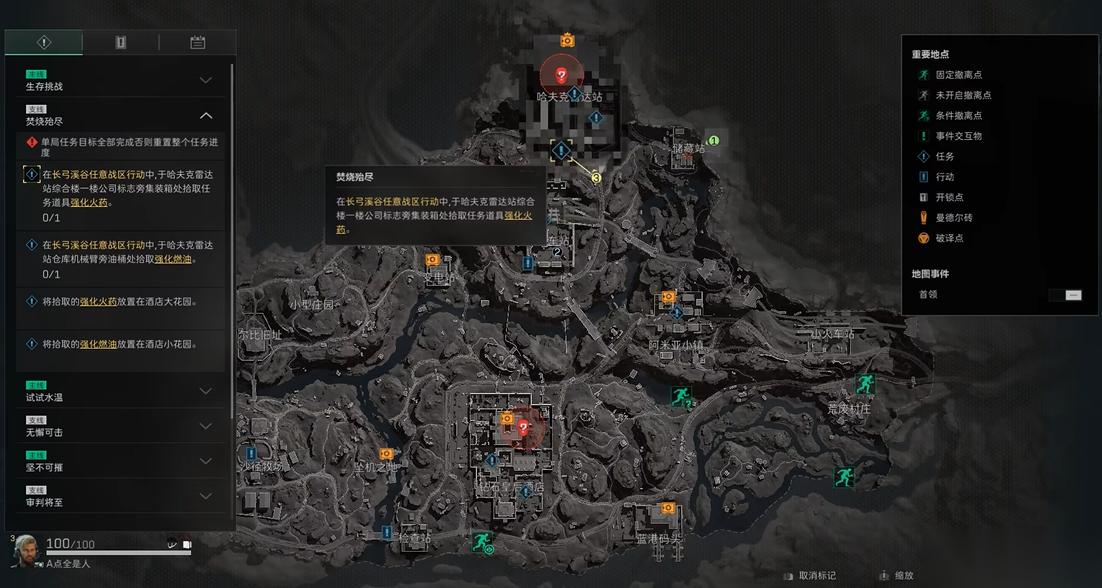
Task: Collapse the 焚烧殆尽 quest
Action: pos(206,116)
